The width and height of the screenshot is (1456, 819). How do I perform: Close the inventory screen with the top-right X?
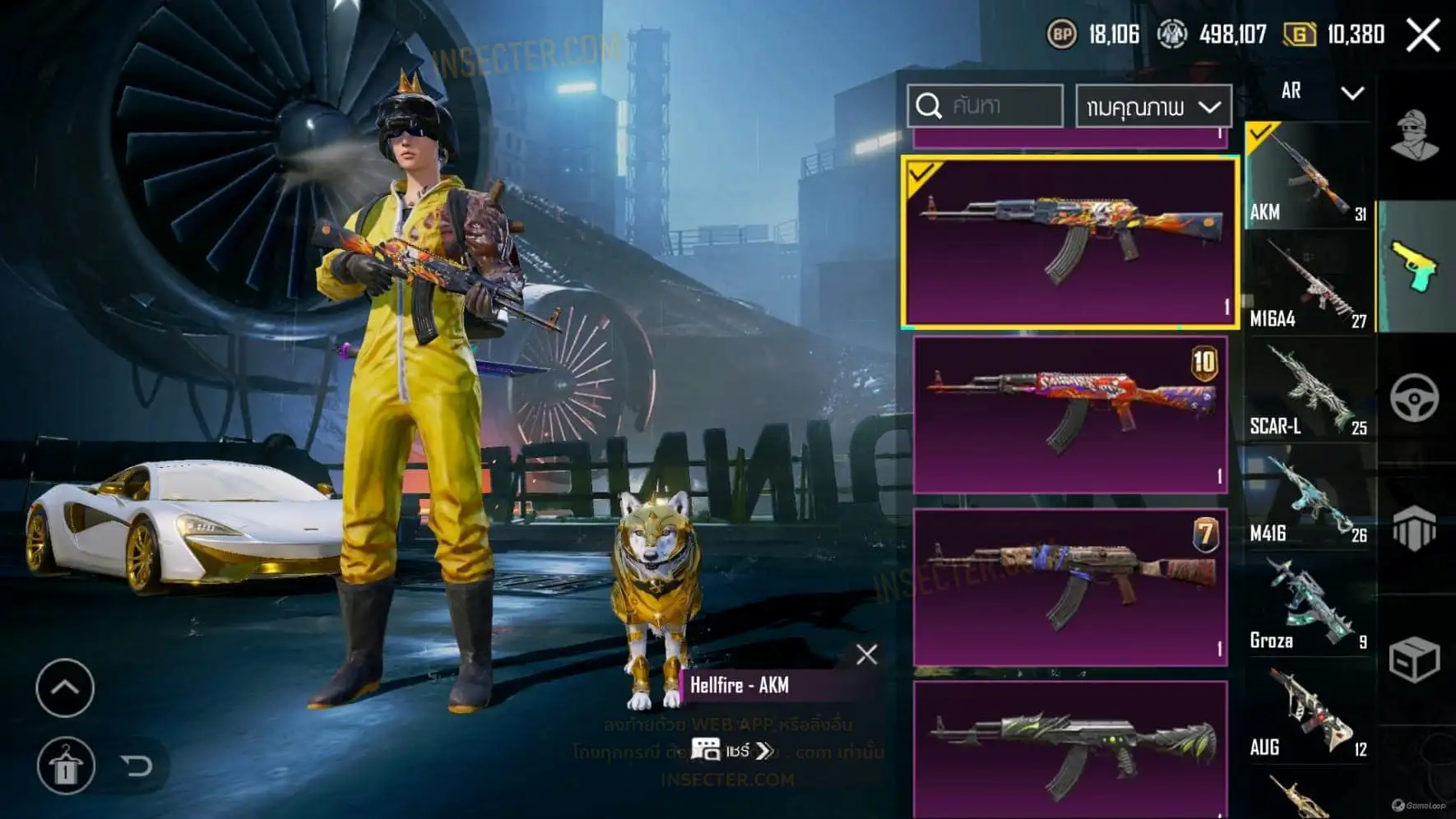coord(1422,35)
